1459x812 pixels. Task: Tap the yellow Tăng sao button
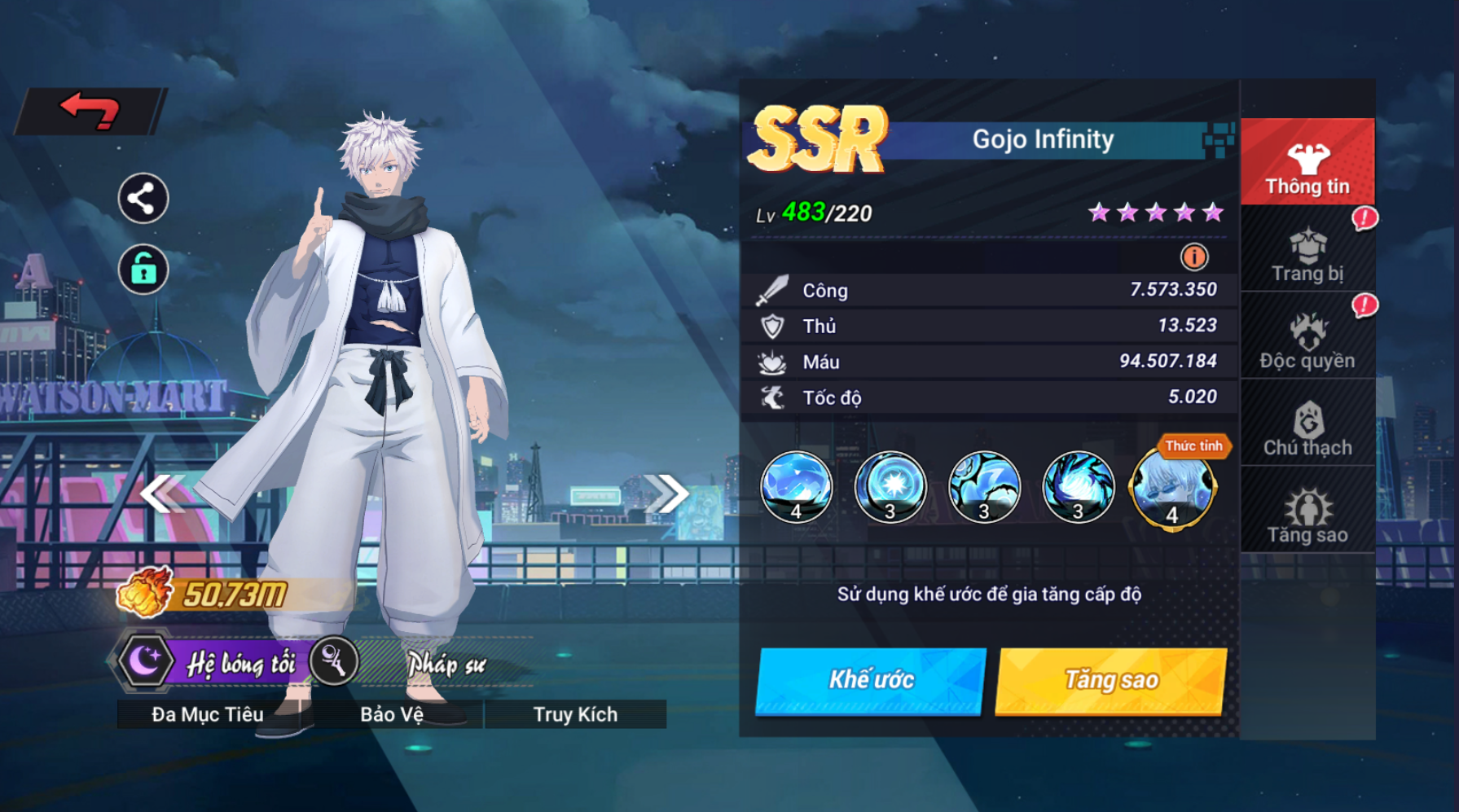pos(1111,681)
